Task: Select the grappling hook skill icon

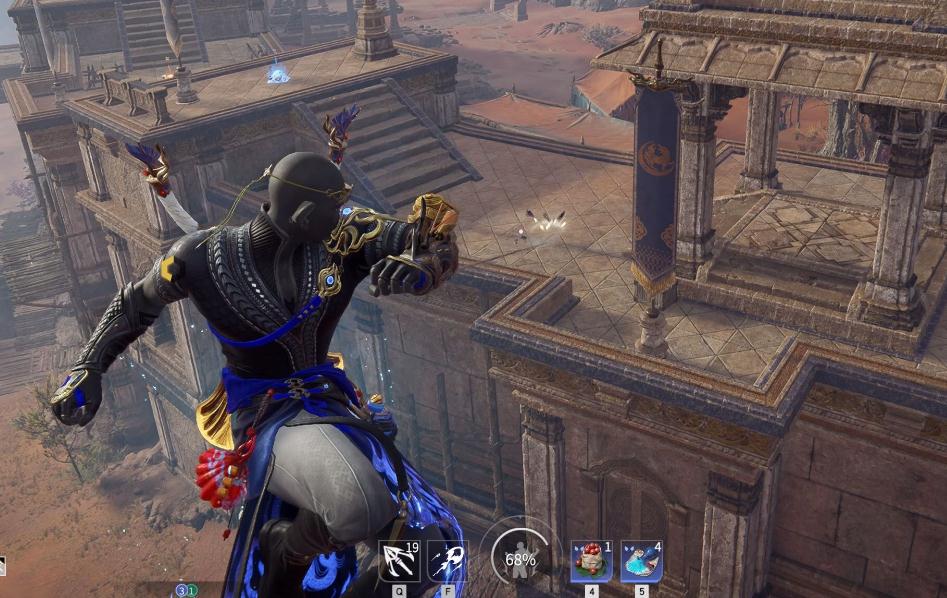Action: point(398,561)
